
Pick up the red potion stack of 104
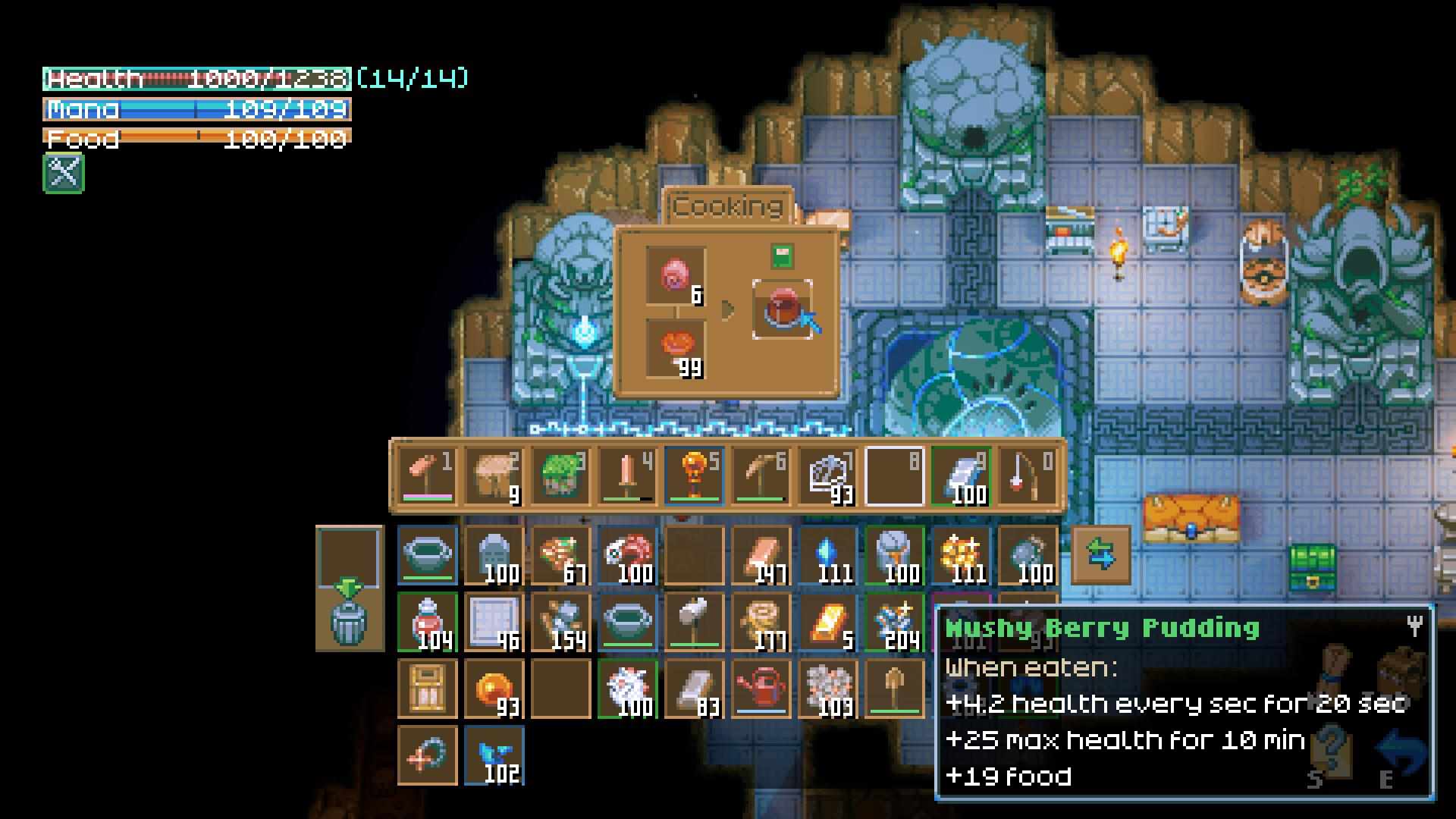[x=428, y=622]
